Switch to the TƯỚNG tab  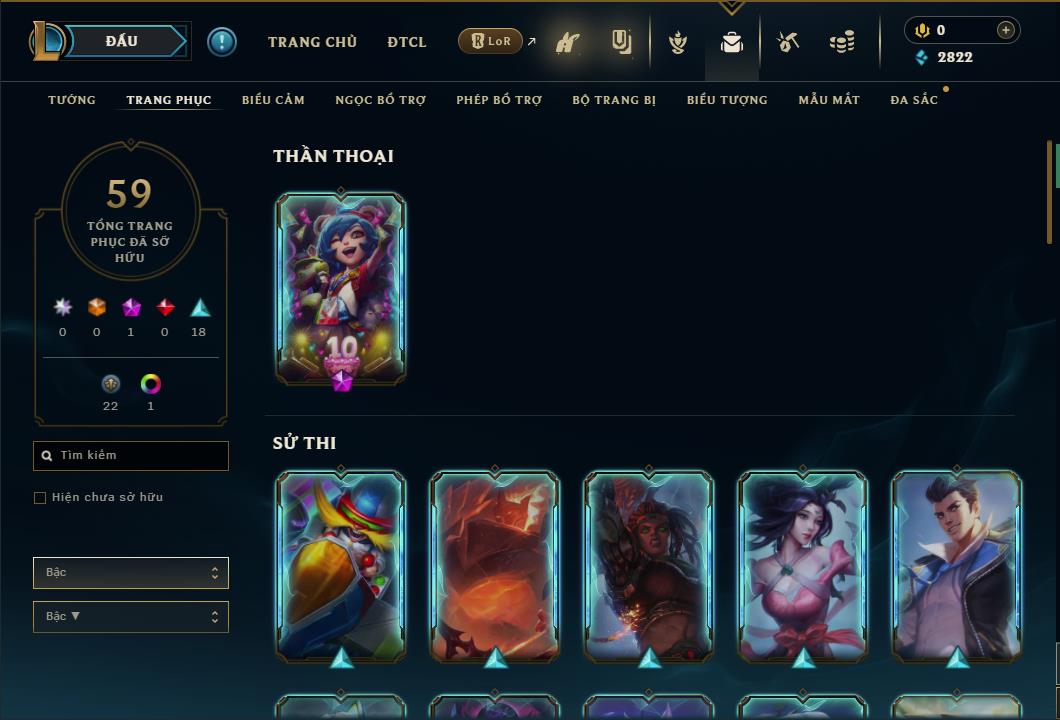[72, 100]
